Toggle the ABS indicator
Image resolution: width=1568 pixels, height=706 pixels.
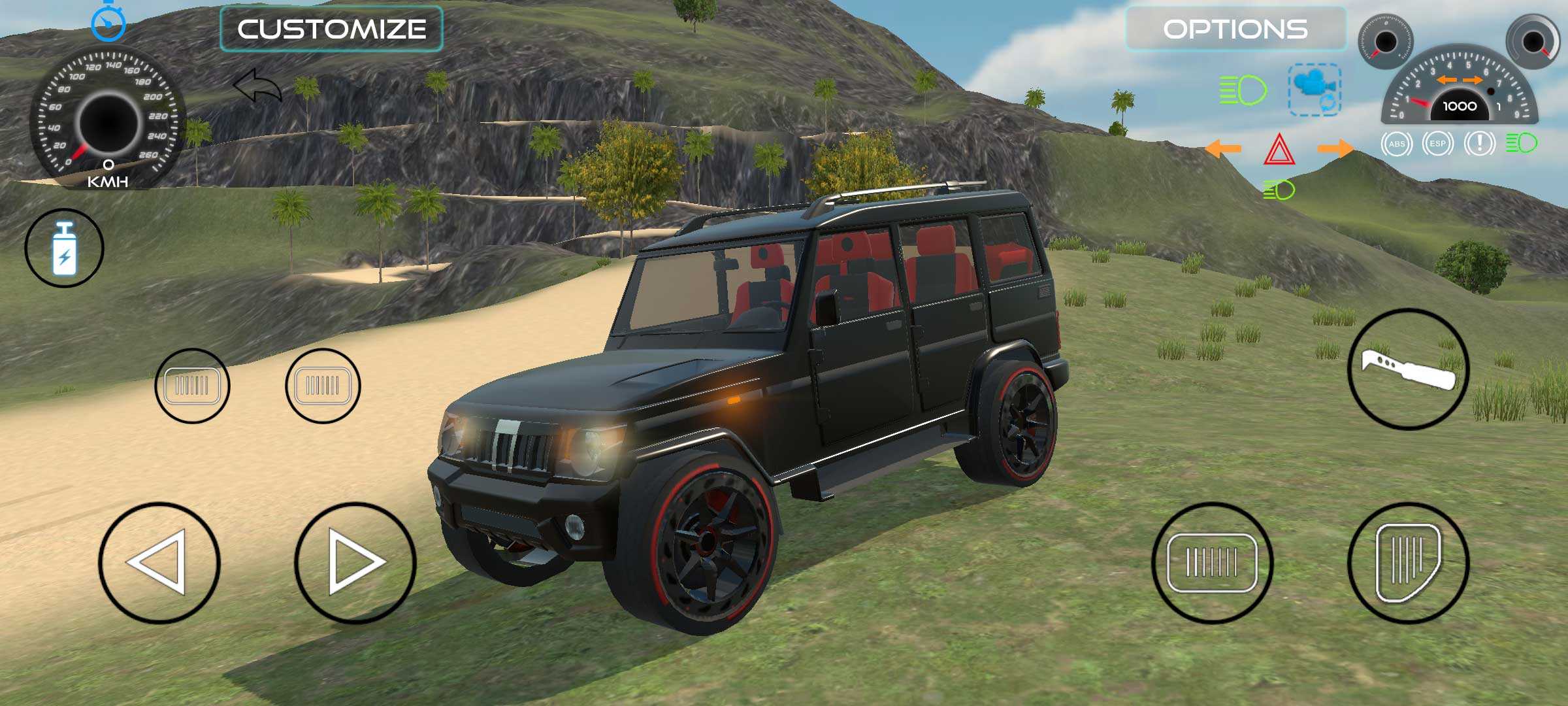coord(1396,144)
